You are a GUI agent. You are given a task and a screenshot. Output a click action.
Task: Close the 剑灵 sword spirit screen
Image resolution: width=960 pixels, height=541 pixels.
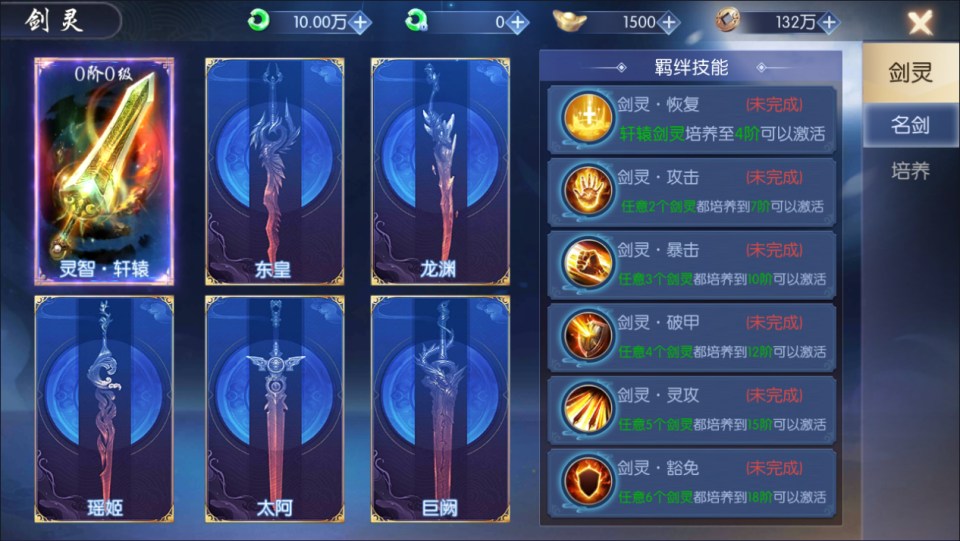920,23
